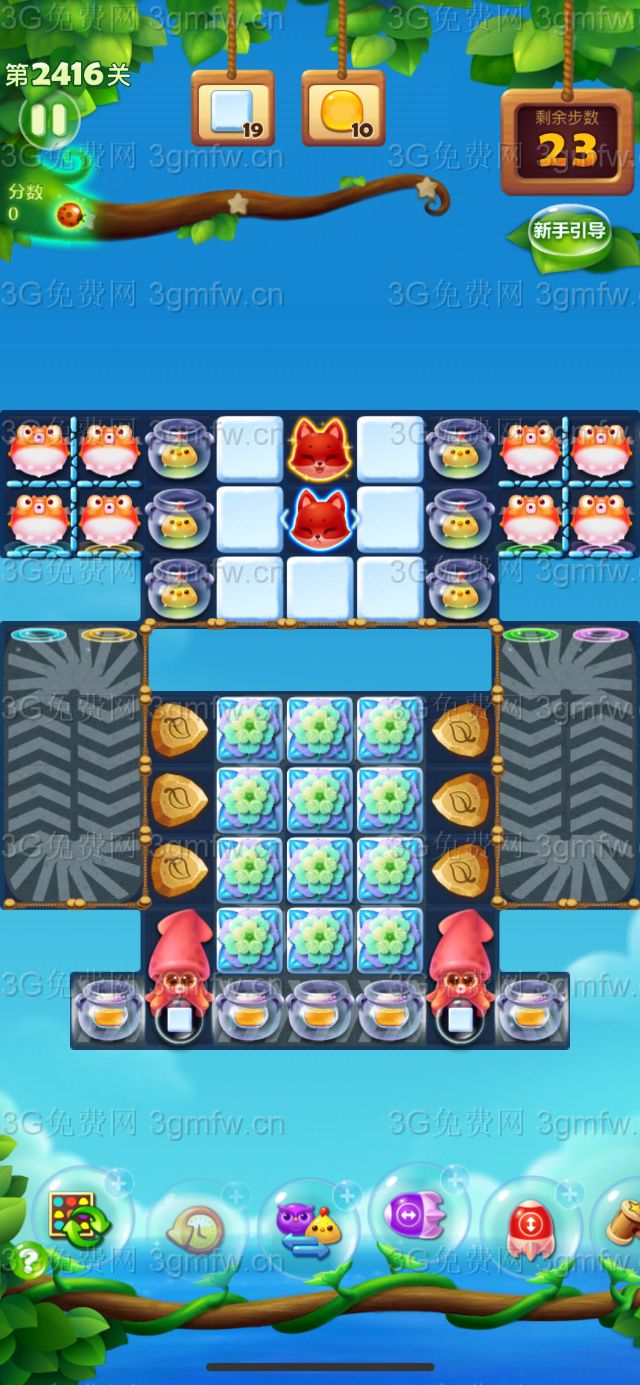Screen dimensions: 640x1385
Task: Activate the purple horizontal rocket booster
Action: point(418,1215)
